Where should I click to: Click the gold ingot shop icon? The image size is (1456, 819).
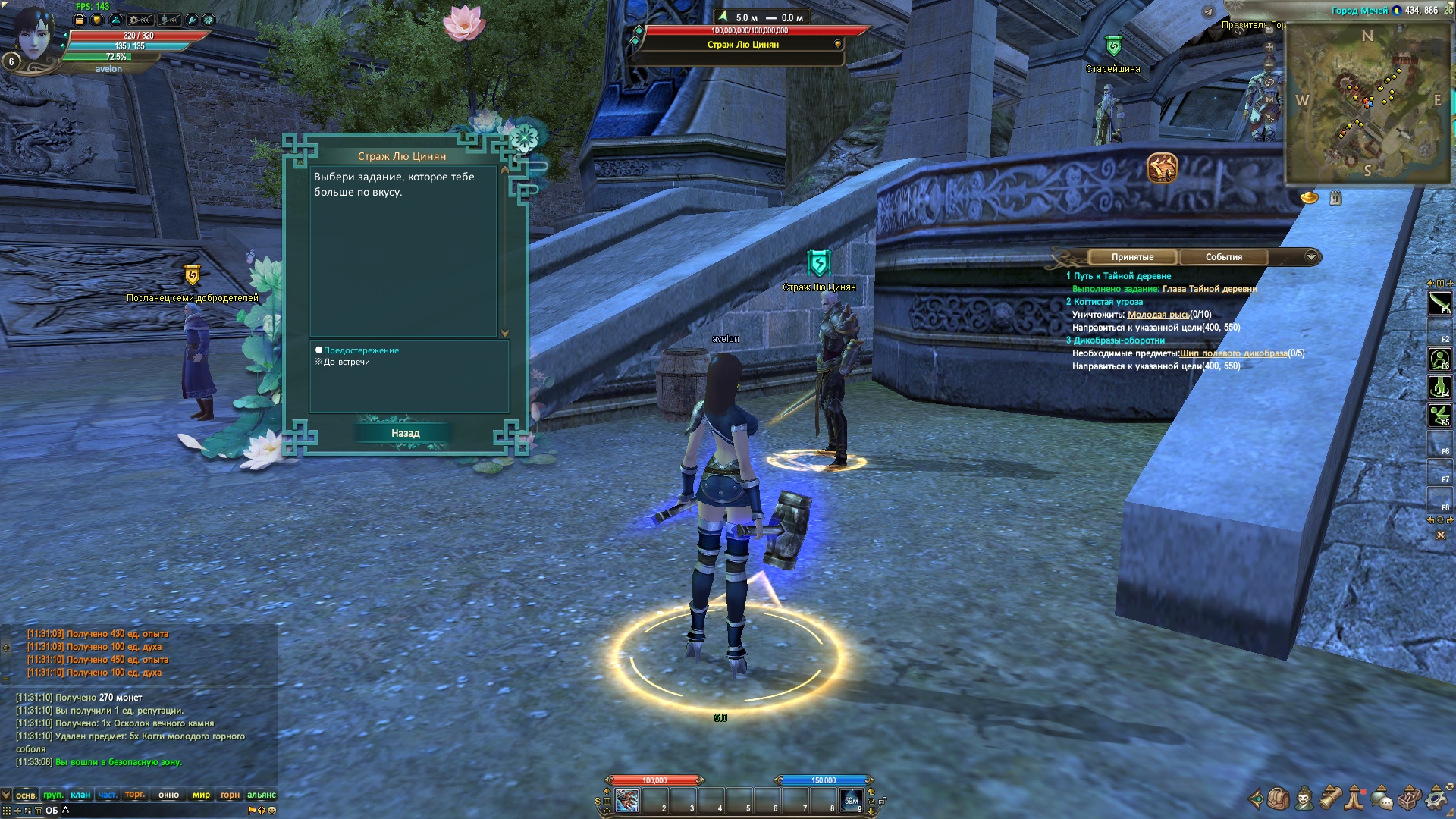1310,198
